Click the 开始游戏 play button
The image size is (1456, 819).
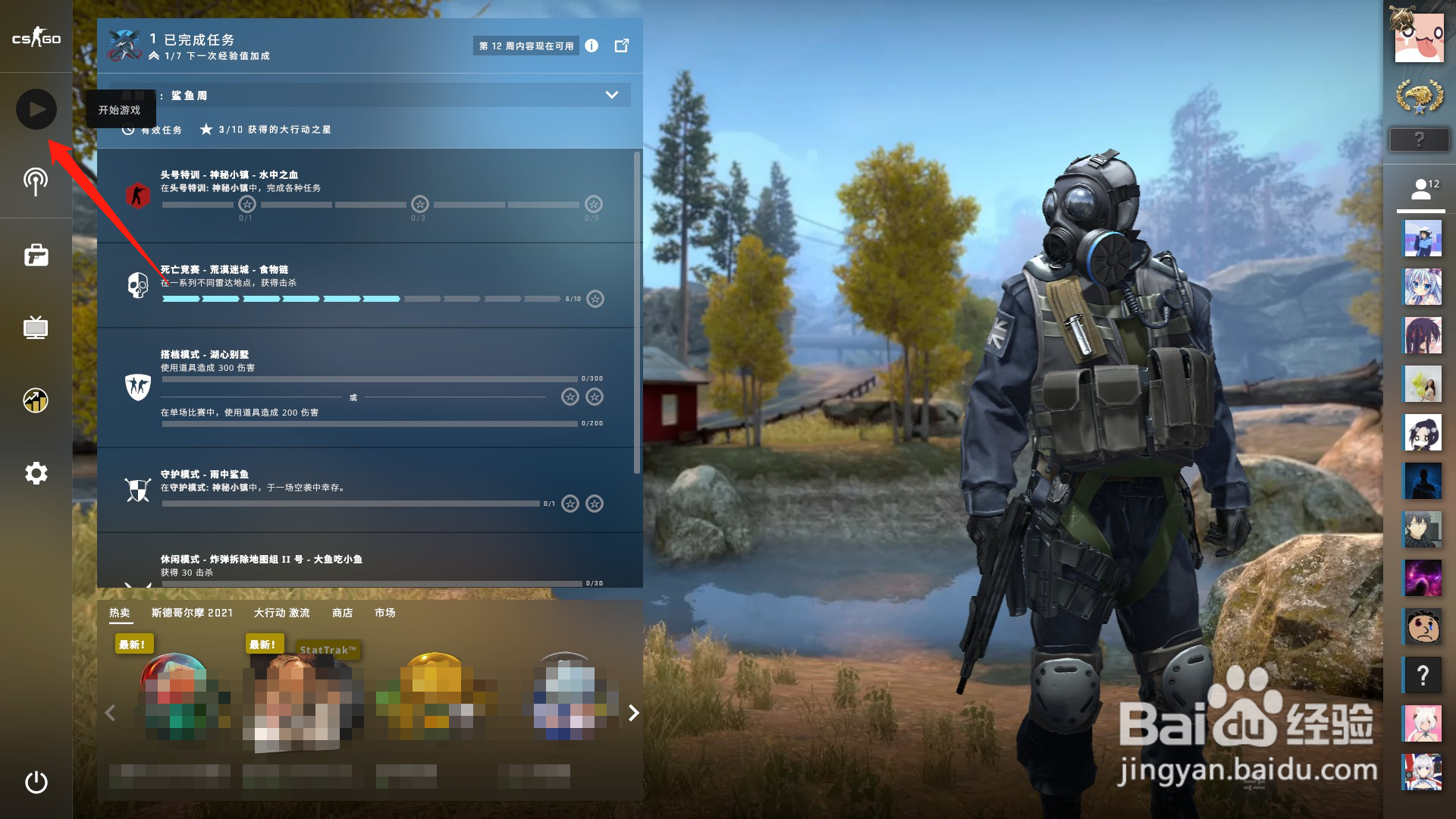36,109
